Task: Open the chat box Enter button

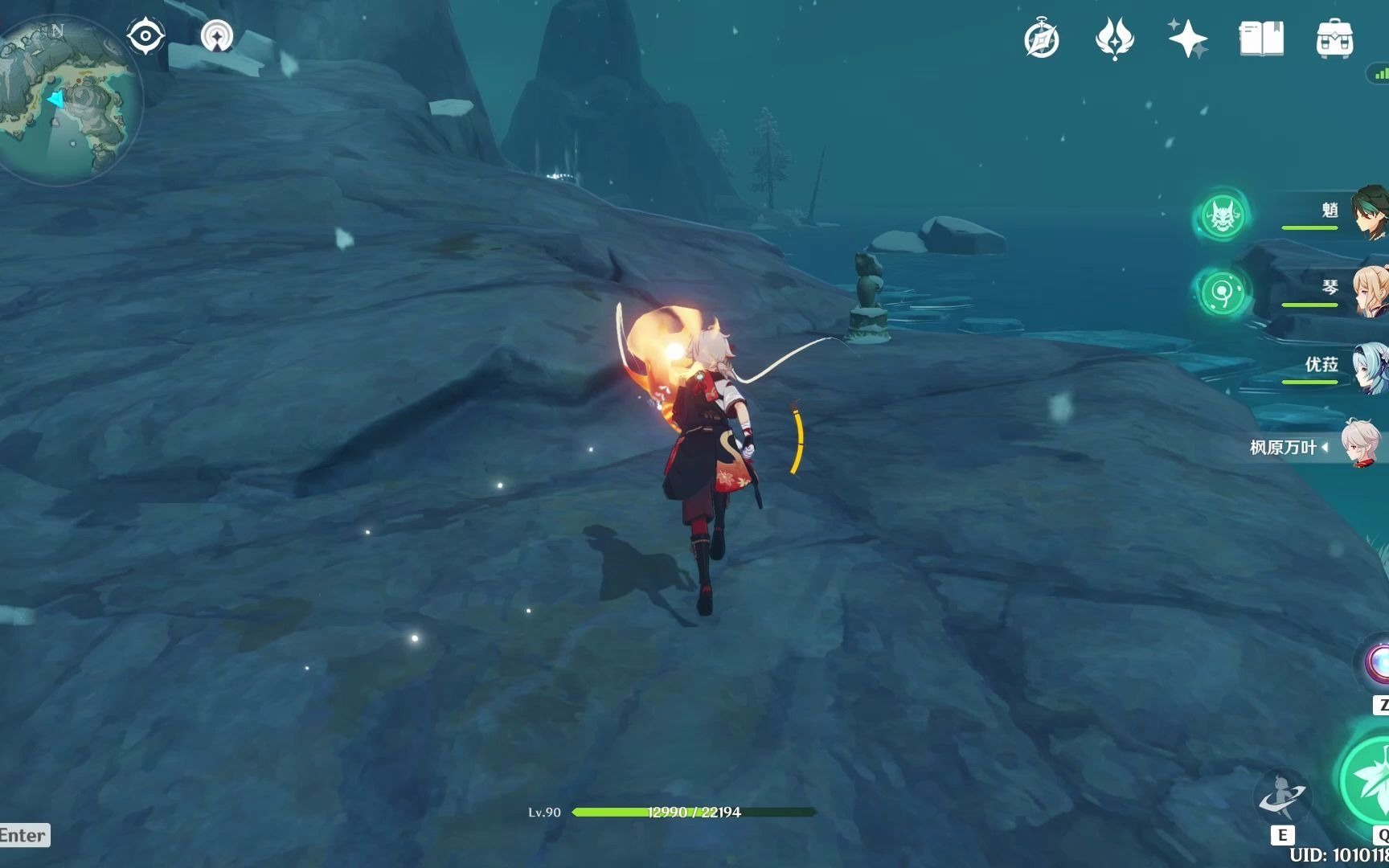Action: pyautogui.click(x=24, y=835)
